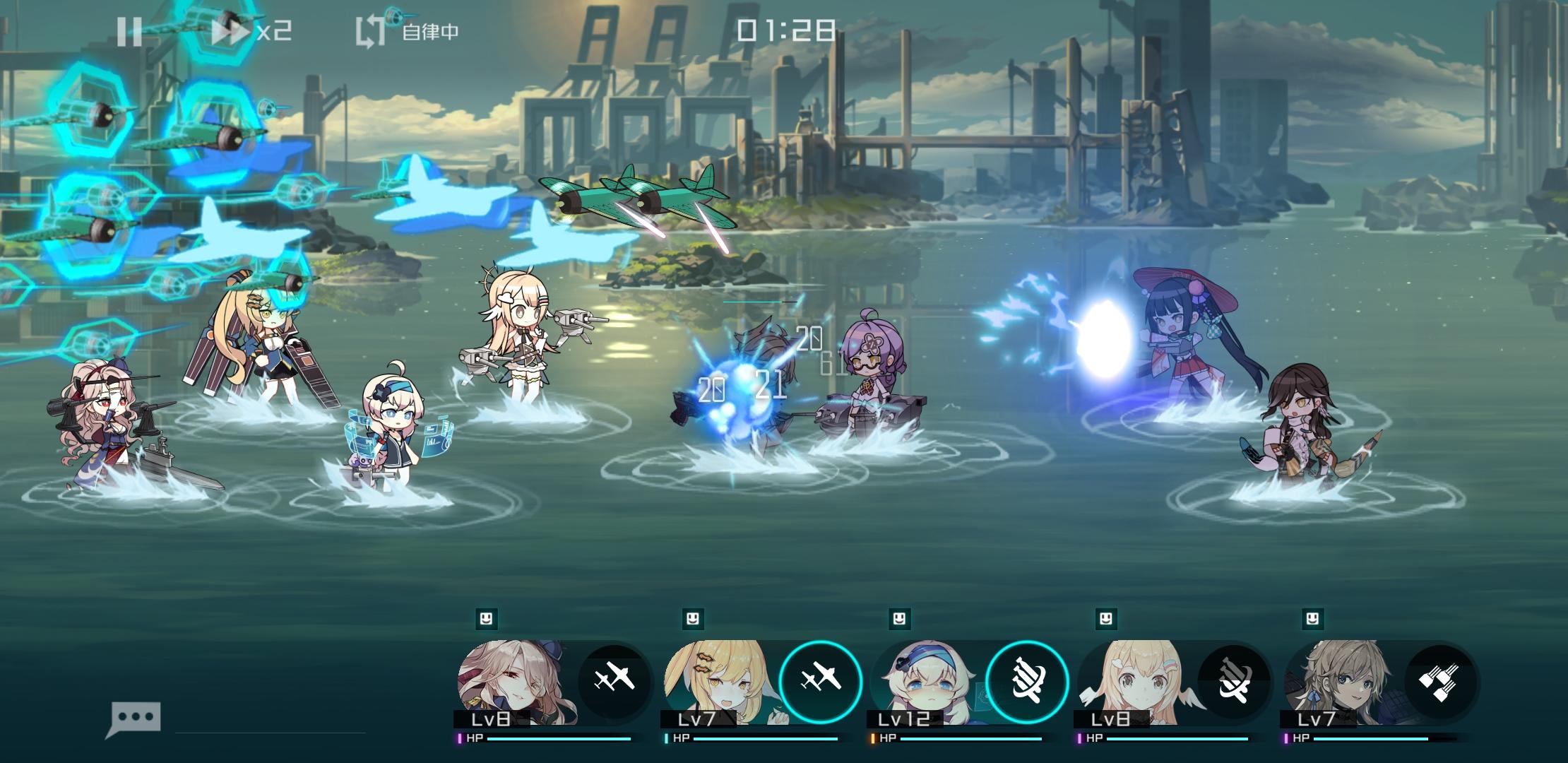This screenshot has height=763, width=1568.
Task: Pause the ongoing battle
Action: click(131, 30)
